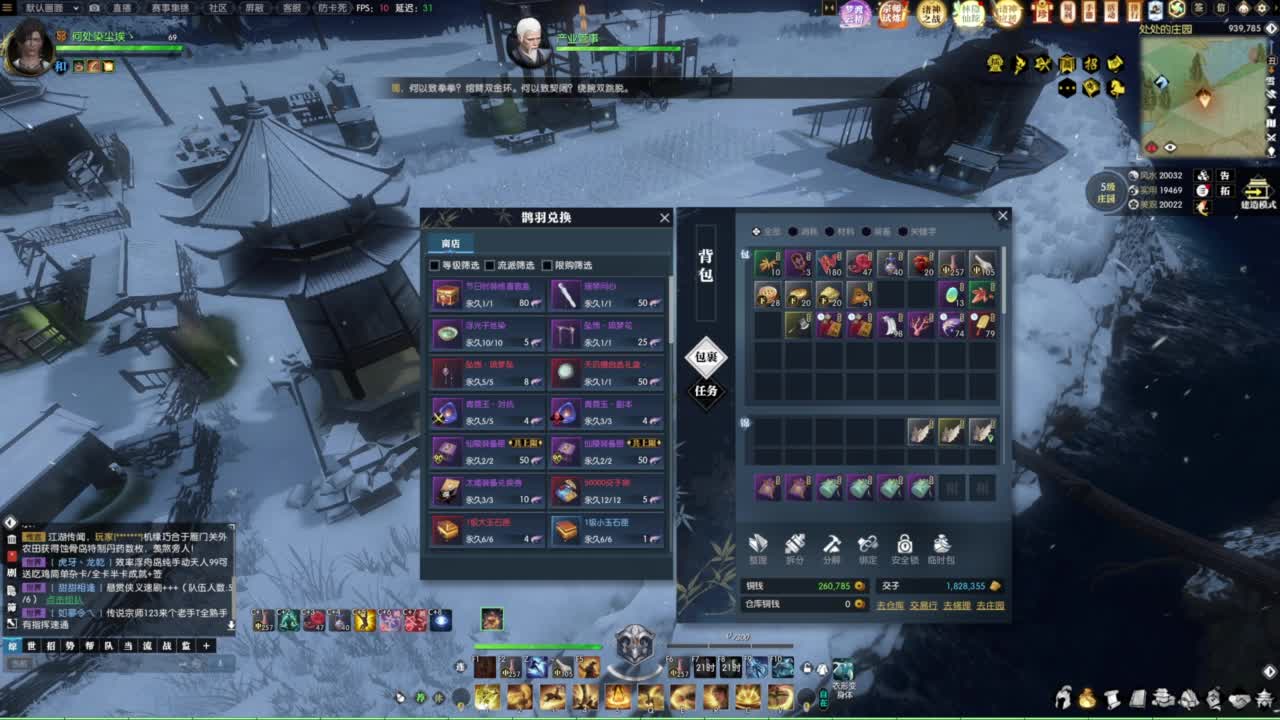The image size is (1280, 720).
Task: Click the 绑定 (bind) chain icon
Action: tap(870, 545)
